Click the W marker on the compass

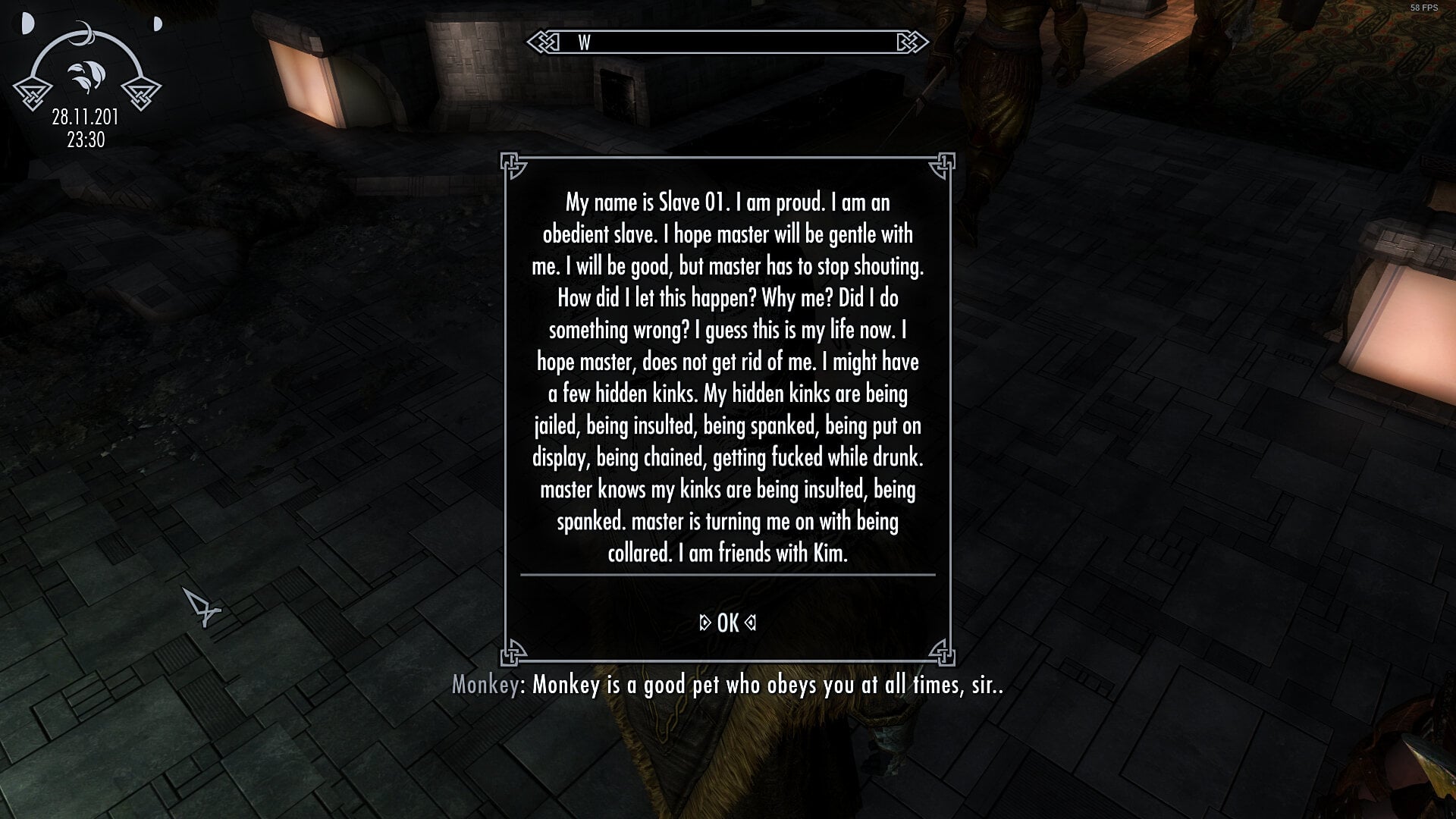[x=584, y=42]
